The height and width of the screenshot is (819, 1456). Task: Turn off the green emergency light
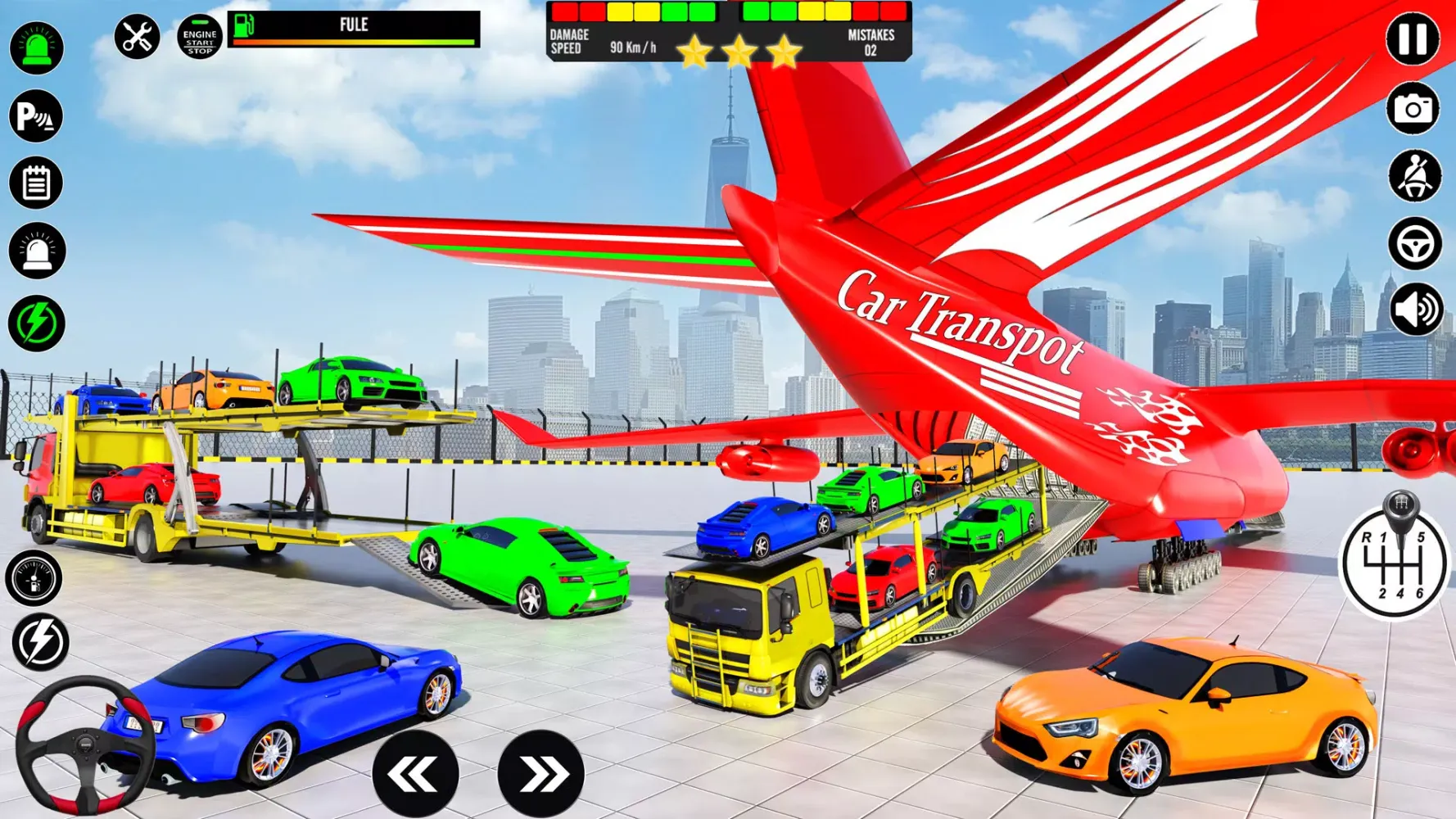pos(35,48)
